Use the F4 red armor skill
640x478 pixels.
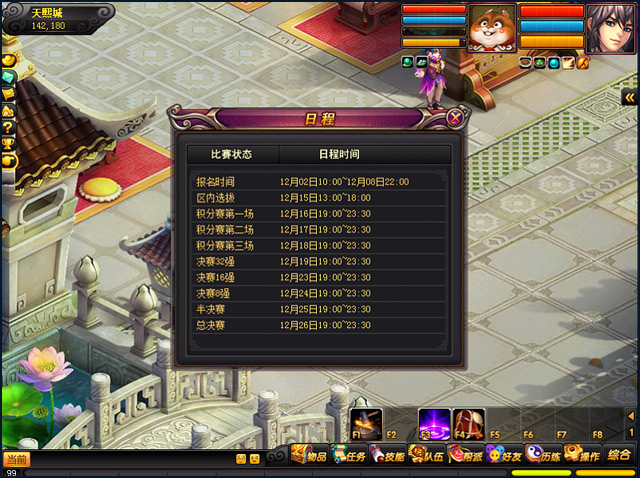click(x=465, y=422)
